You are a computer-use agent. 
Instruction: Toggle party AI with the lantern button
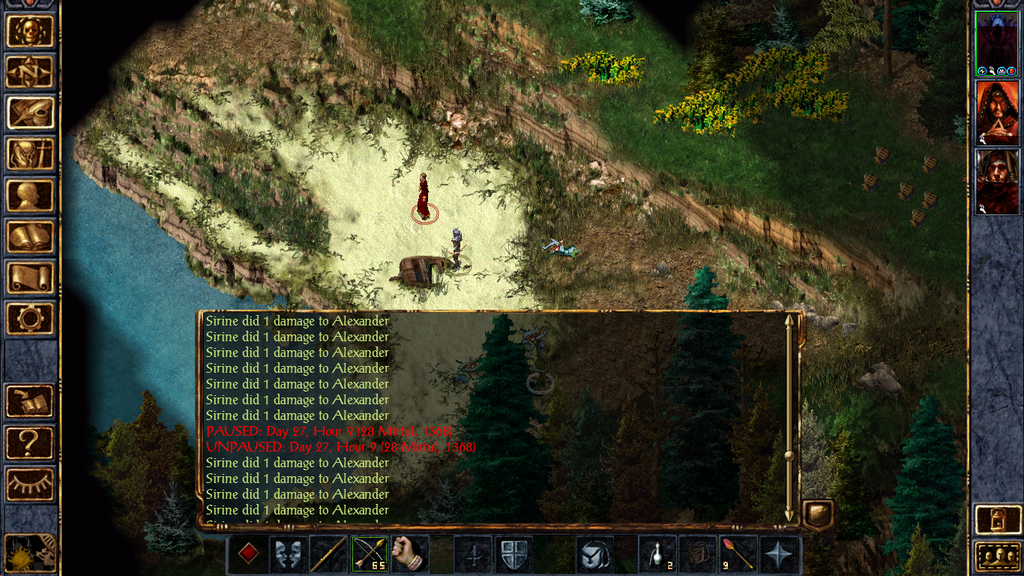(x=997, y=520)
